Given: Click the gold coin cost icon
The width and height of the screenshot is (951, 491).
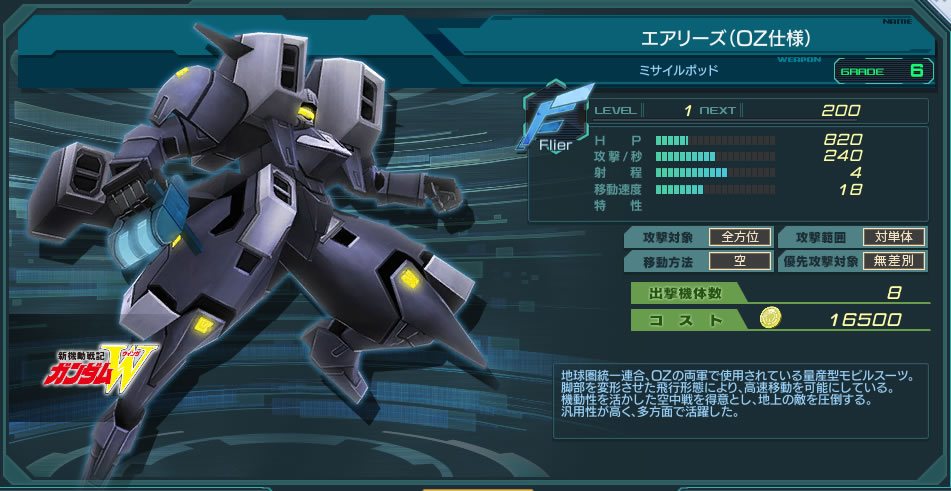Looking at the screenshot, I should [x=770, y=319].
